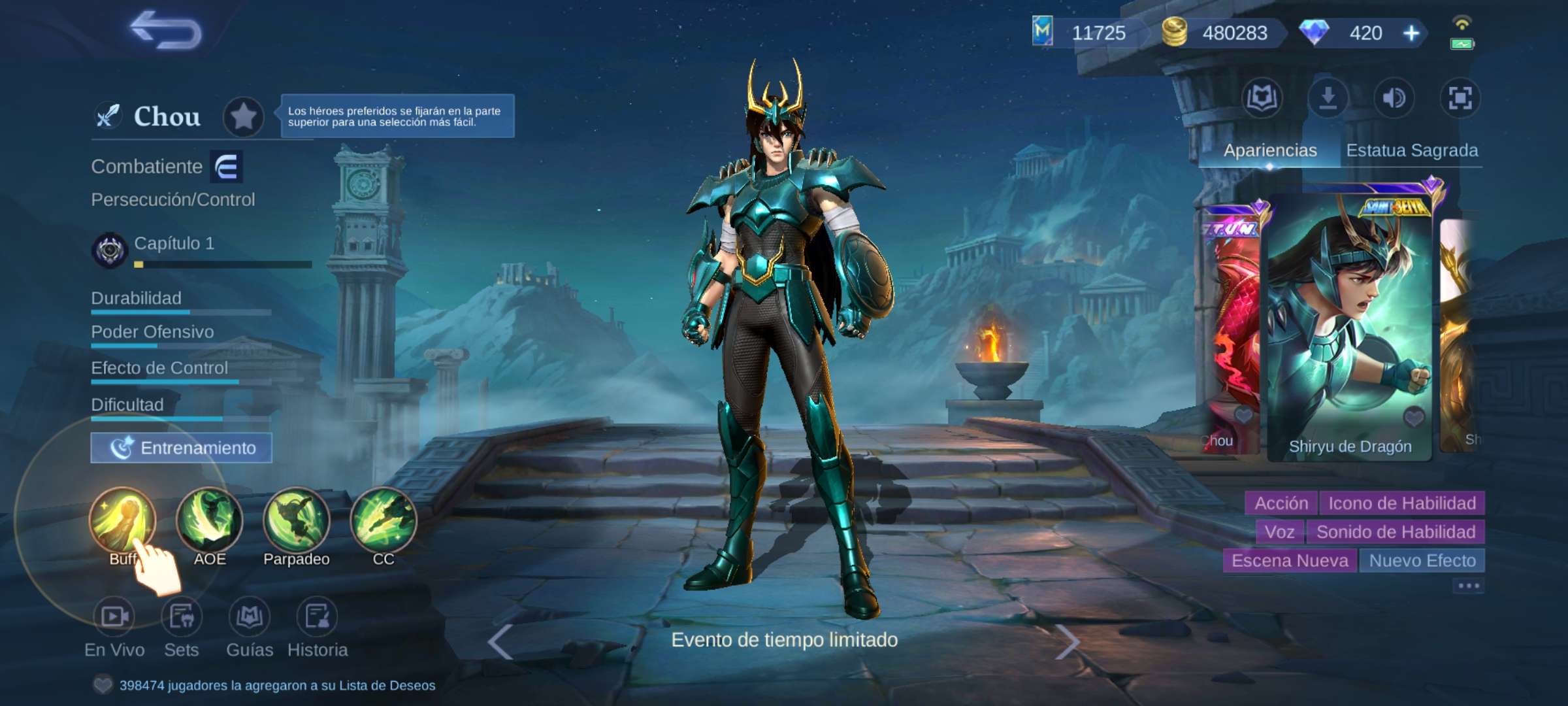Open the Historia icon
Viewport: 1568px width, 706px height.
[x=318, y=616]
